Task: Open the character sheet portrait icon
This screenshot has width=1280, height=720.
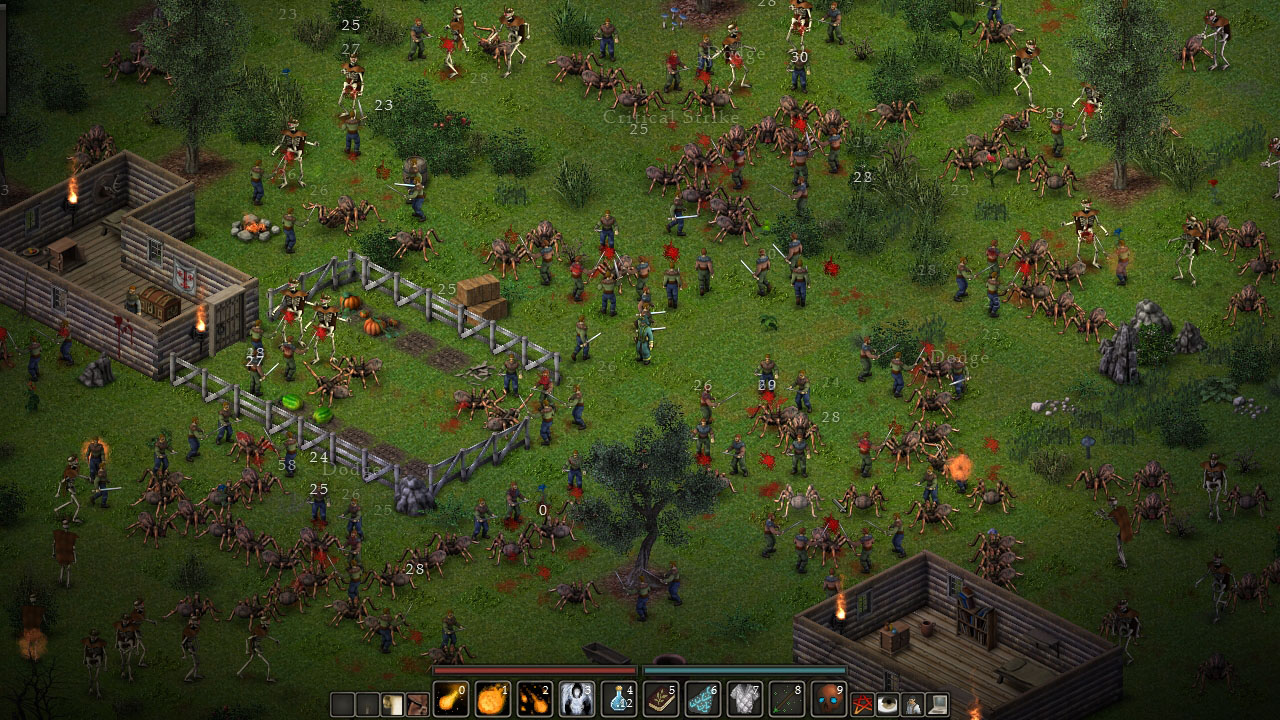Action: coord(913,704)
